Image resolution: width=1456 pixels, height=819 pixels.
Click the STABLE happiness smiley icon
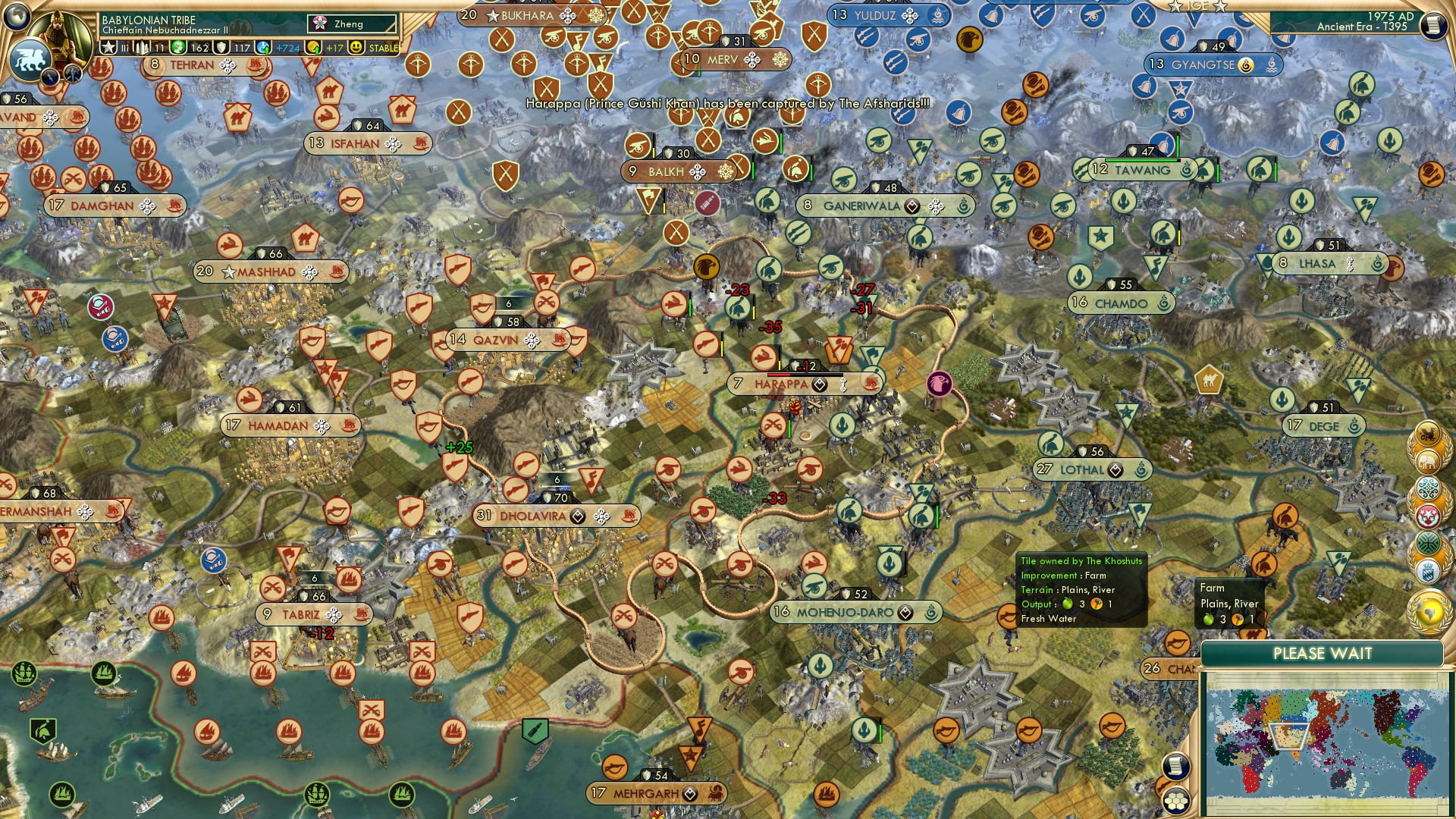(x=356, y=47)
